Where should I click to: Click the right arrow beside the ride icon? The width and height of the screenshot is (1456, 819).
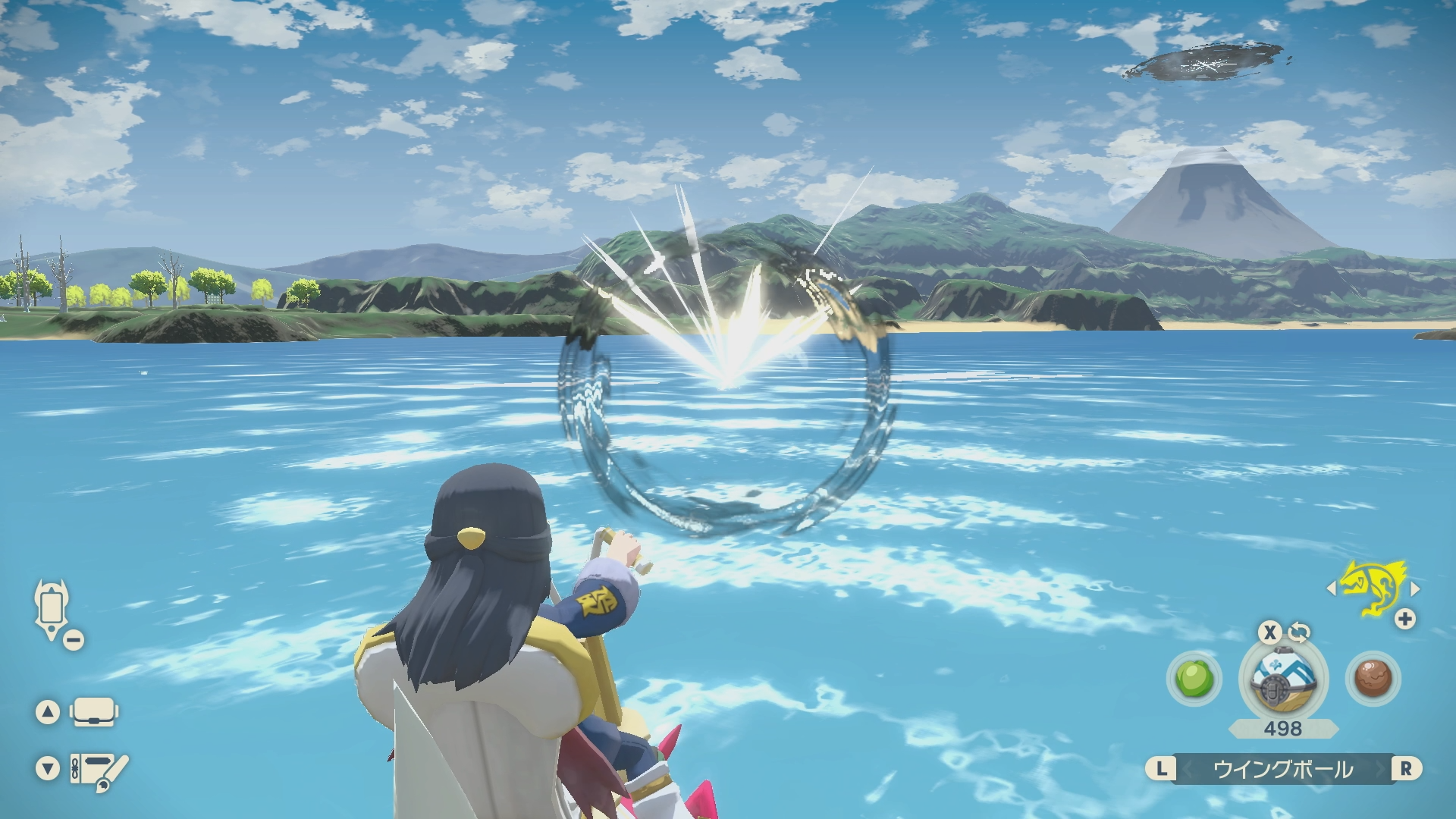pyautogui.click(x=1415, y=588)
